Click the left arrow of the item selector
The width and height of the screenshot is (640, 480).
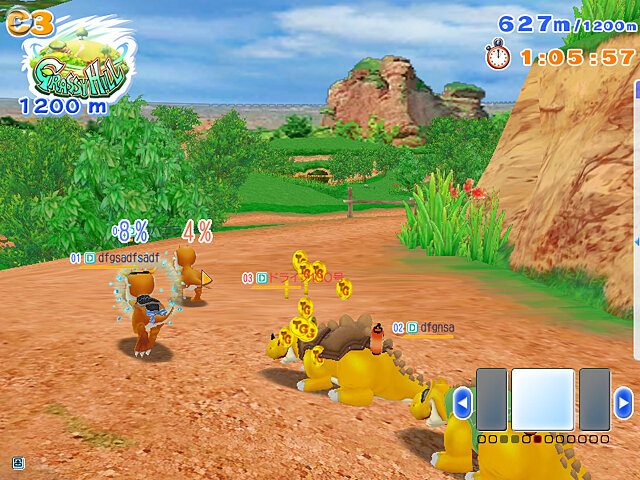click(462, 402)
